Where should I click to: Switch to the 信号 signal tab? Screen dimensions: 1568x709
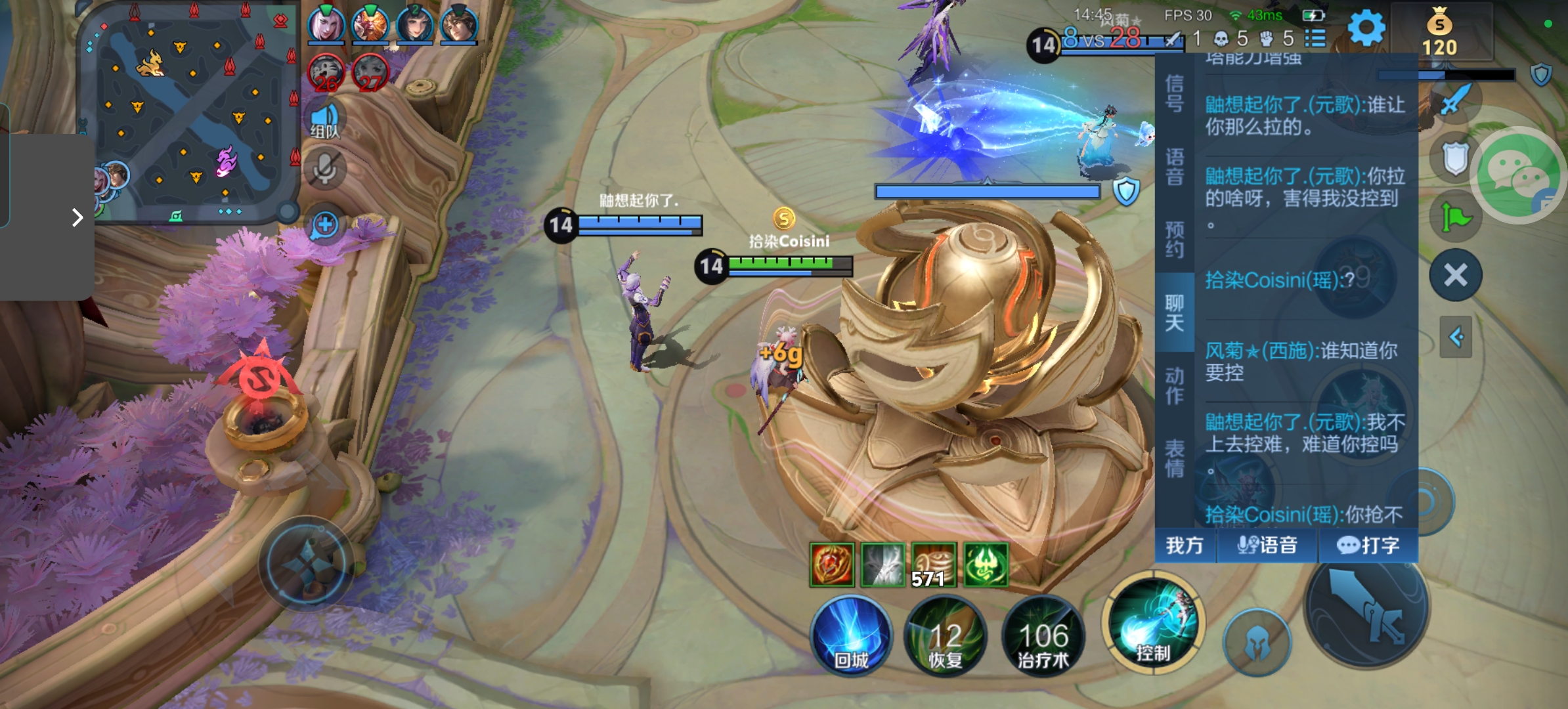pos(1175,94)
